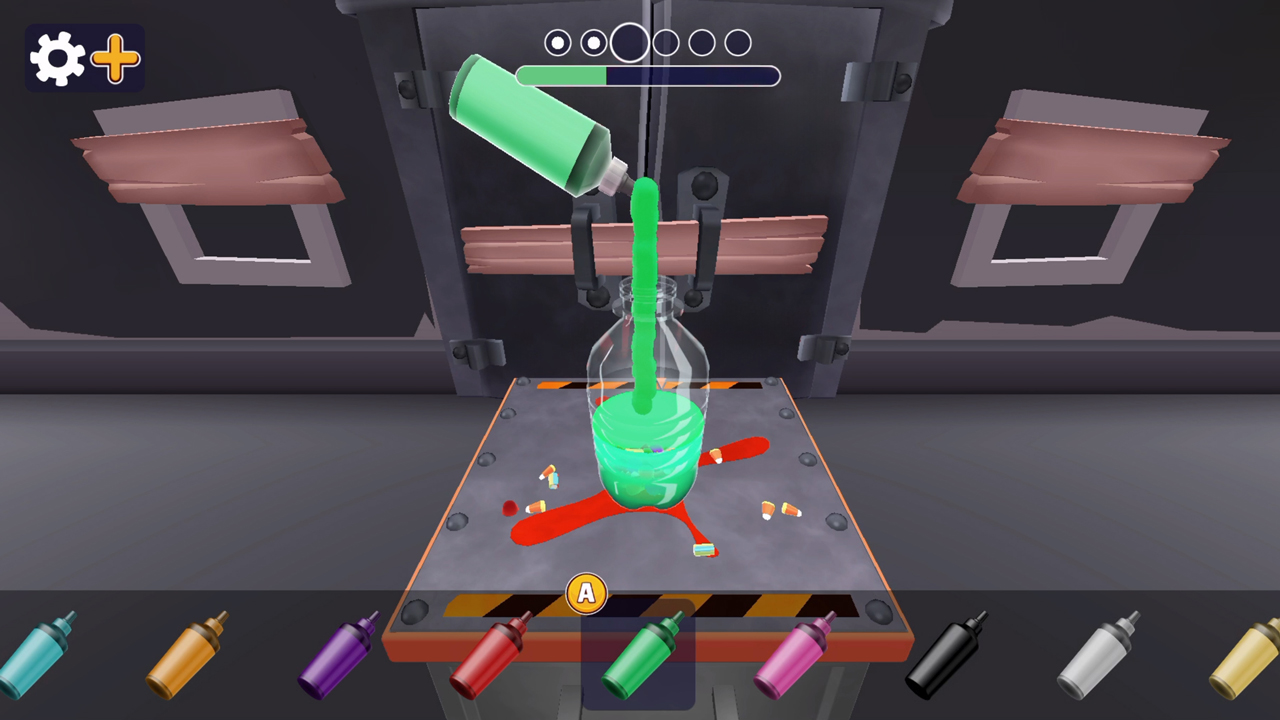Select the black bottle
The width and height of the screenshot is (1280, 720).
point(945,660)
